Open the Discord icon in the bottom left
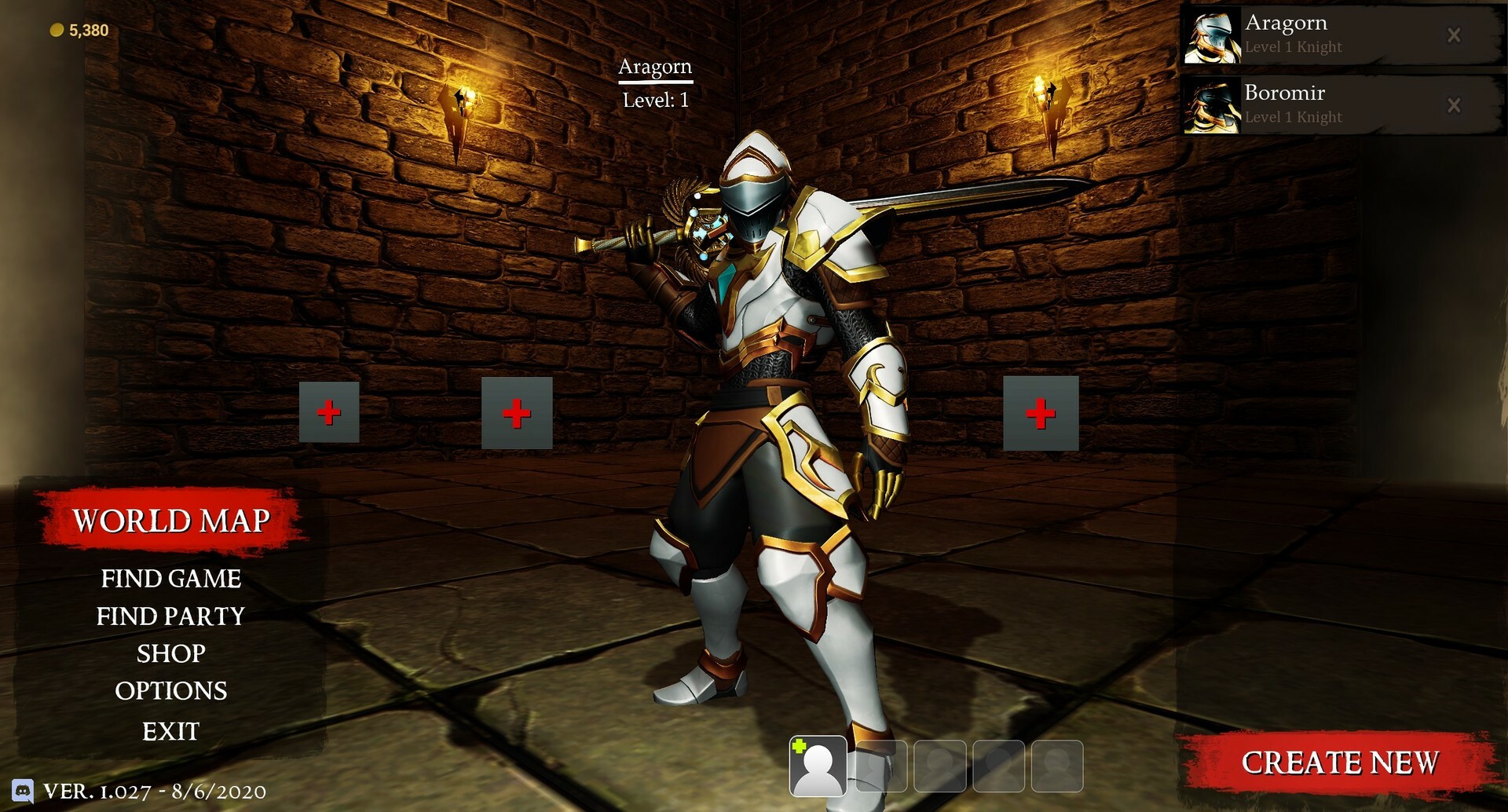This screenshot has width=1508, height=812. [x=23, y=792]
